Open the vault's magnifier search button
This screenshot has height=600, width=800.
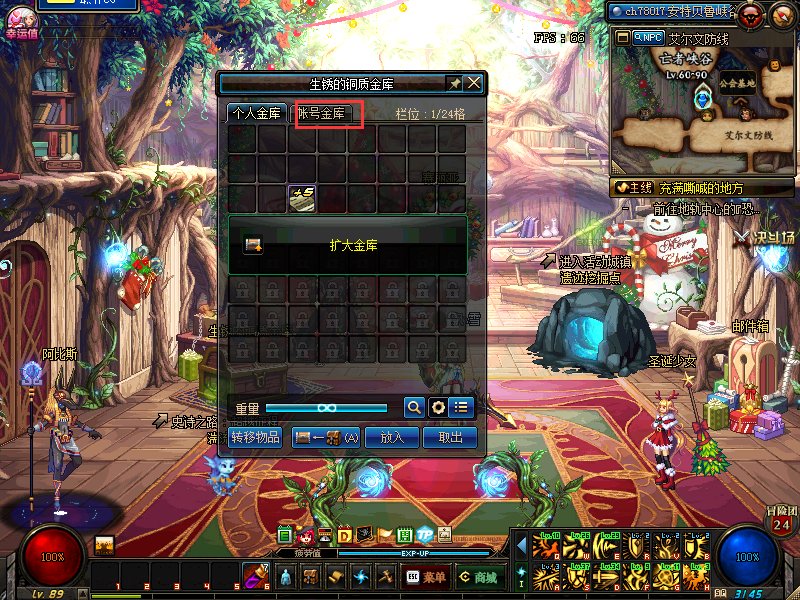pyautogui.click(x=414, y=407)
